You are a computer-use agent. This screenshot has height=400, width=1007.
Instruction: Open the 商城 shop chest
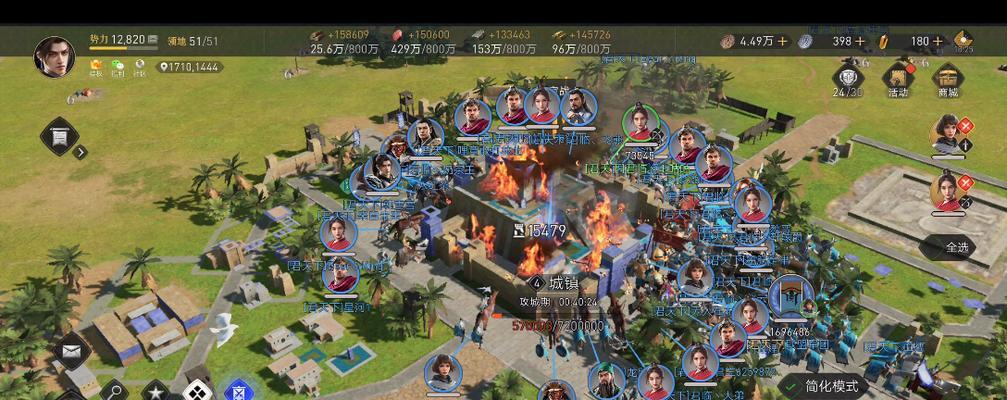(x=947, y=78)
